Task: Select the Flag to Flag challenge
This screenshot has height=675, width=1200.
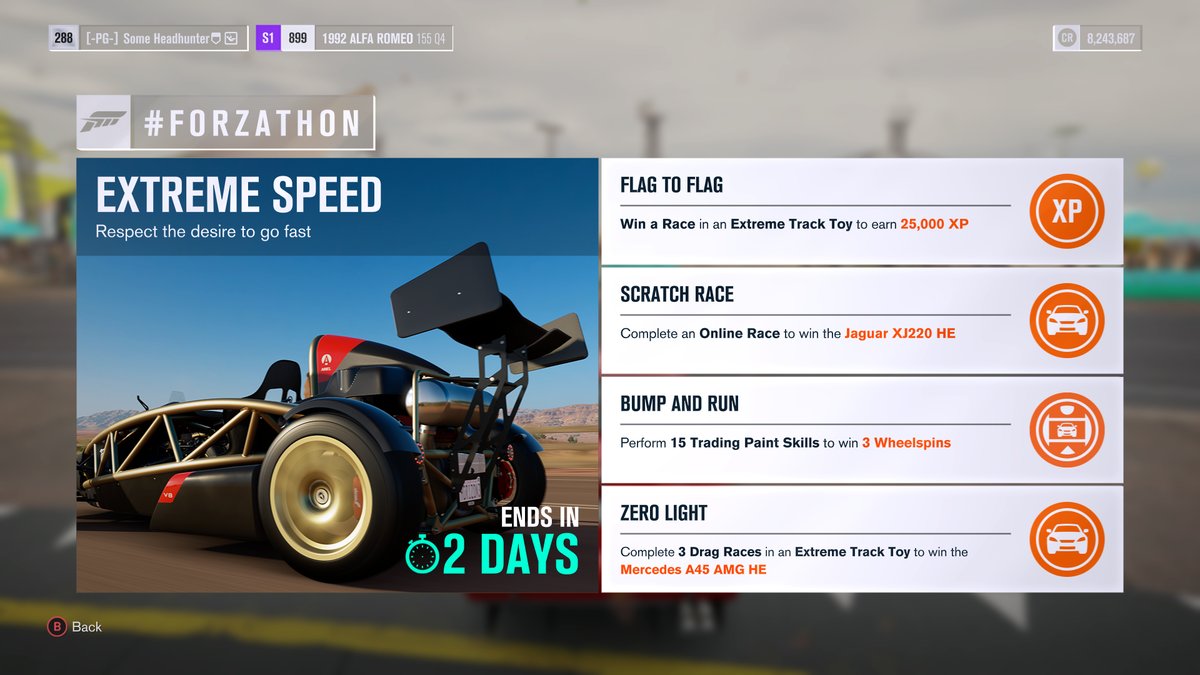Action: click(815, 211)
